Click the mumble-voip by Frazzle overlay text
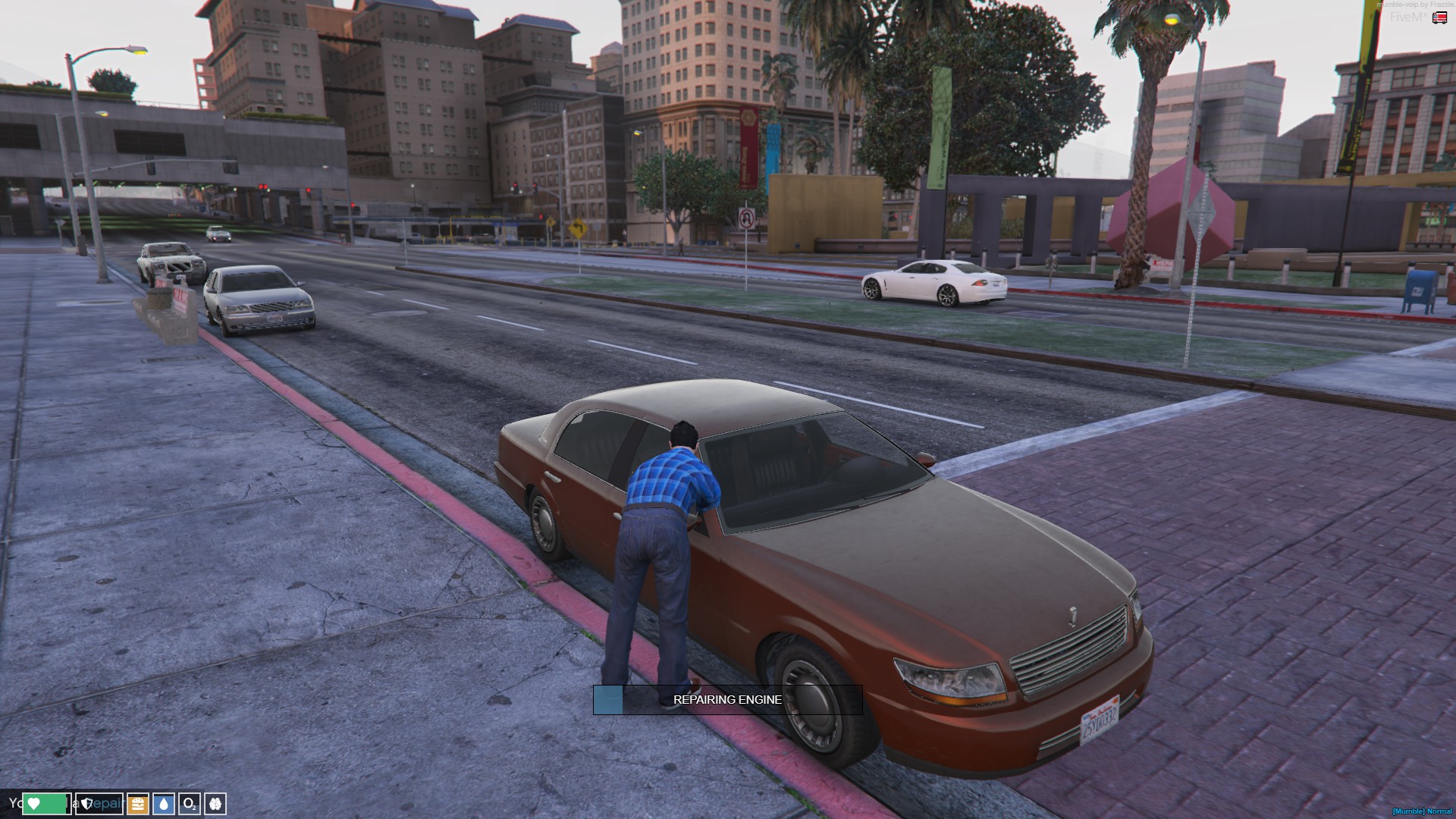Viewport: 1456px width, 819px height. 1418,5
